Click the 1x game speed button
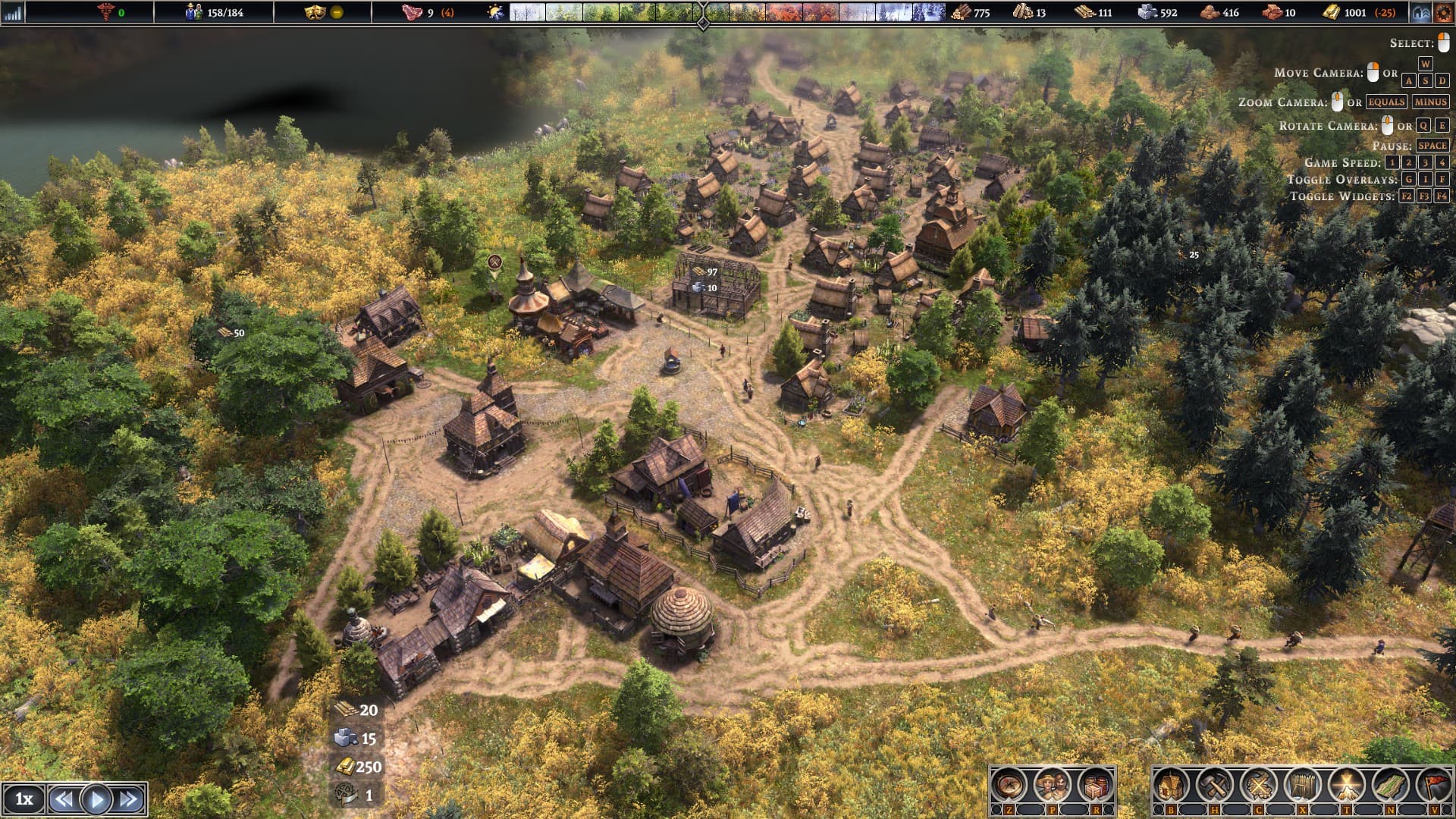Screen dimensions: 1456x819 click(26, 799)
